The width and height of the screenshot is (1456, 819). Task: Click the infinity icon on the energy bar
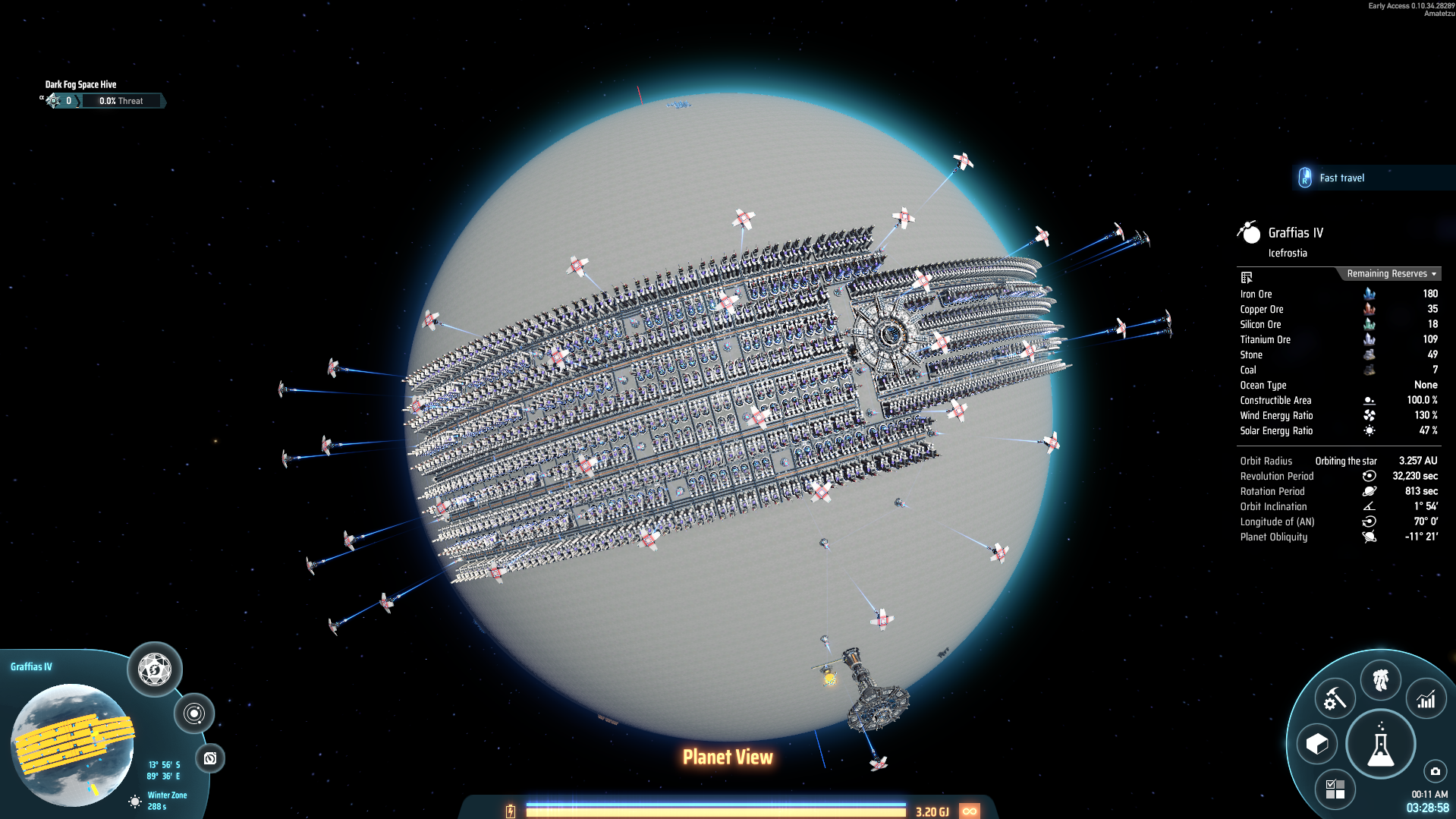969,811
